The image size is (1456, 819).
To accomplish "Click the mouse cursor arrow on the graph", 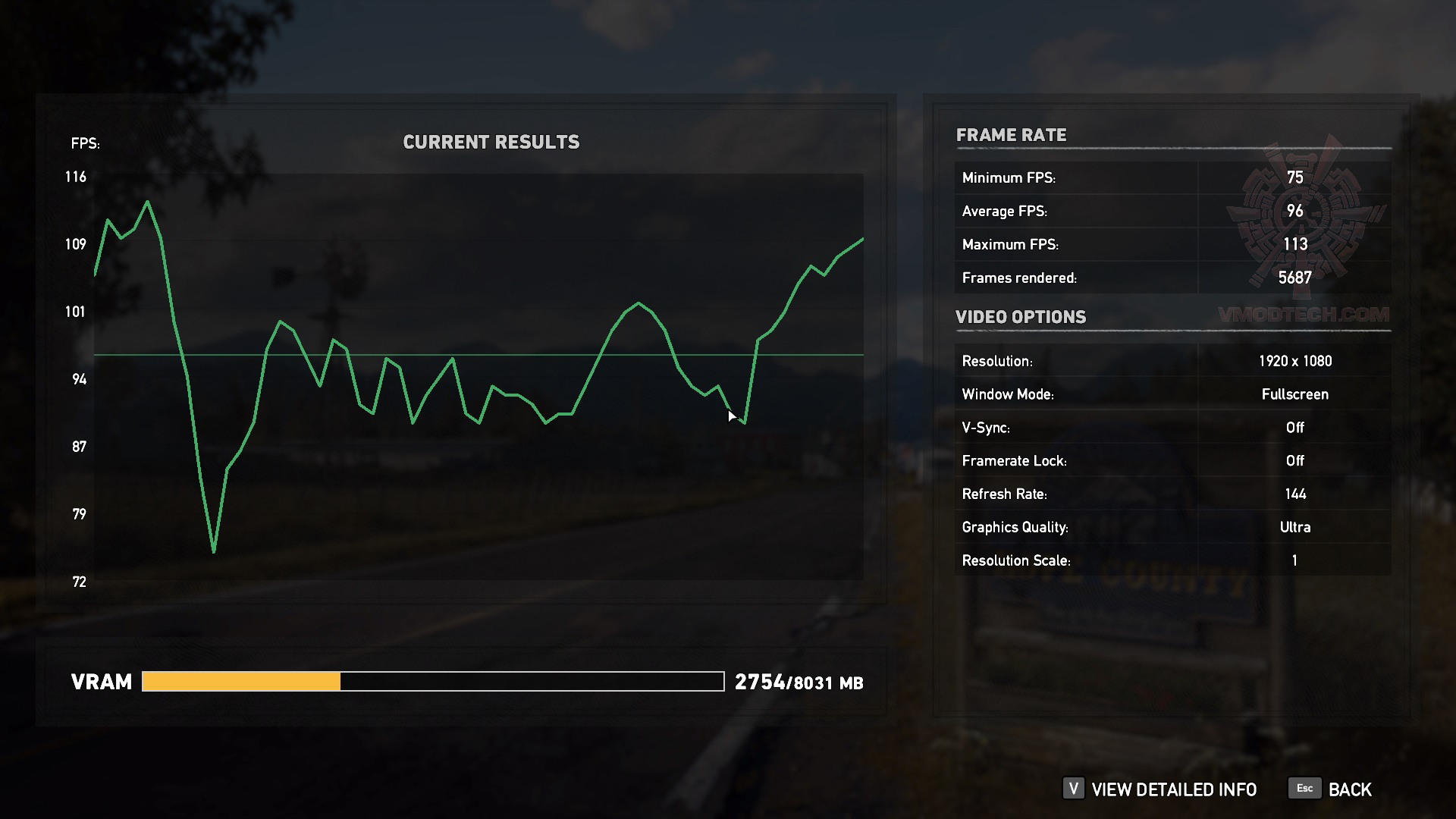I will coord(733,416).
